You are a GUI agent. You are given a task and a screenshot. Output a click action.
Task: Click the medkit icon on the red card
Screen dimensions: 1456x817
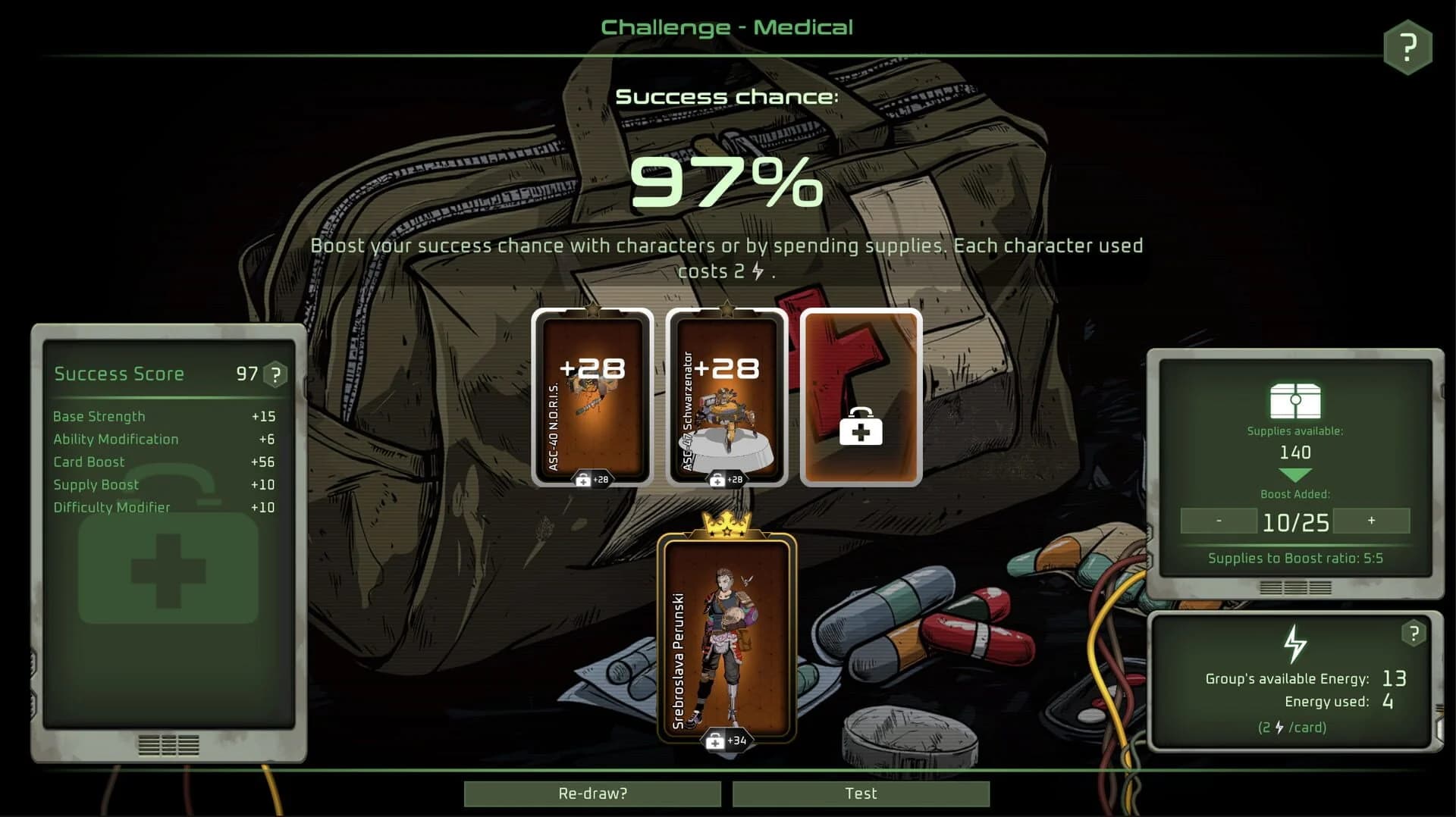tap(861, 428)
